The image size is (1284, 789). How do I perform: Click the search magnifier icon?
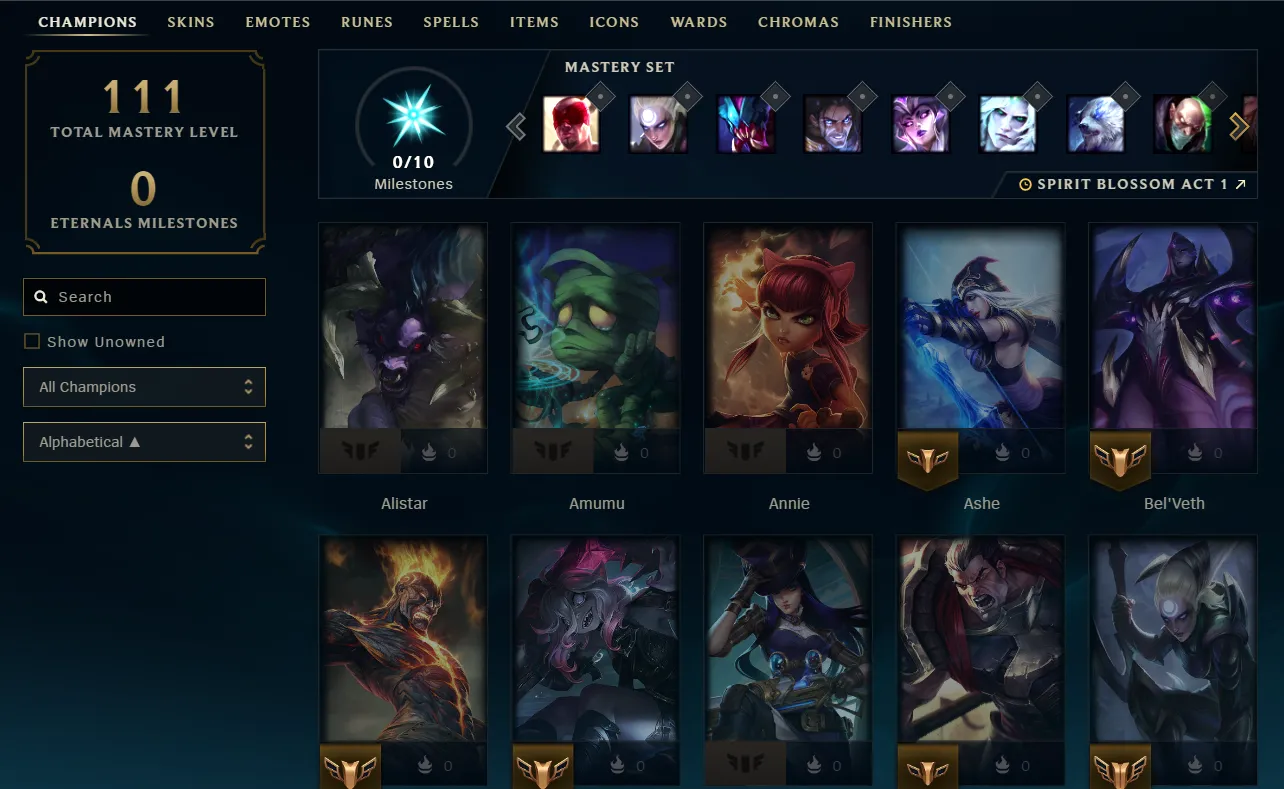(41, 296)
